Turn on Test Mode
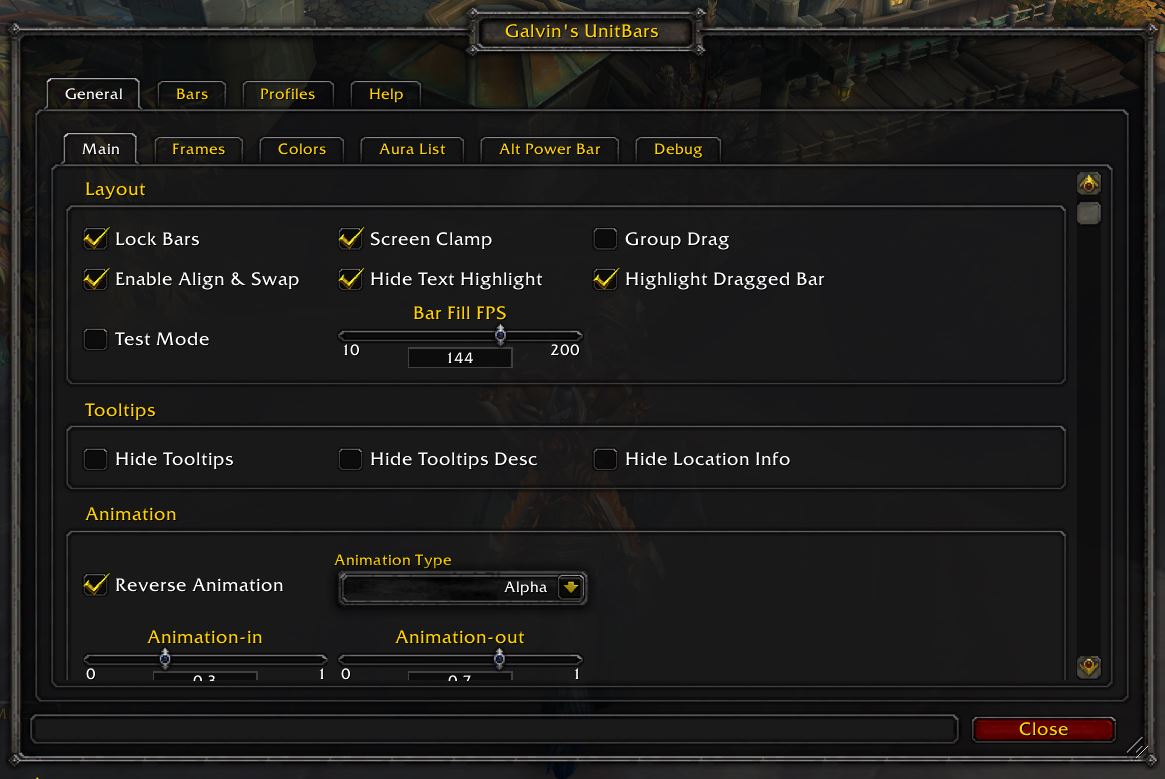 [96, 339]
